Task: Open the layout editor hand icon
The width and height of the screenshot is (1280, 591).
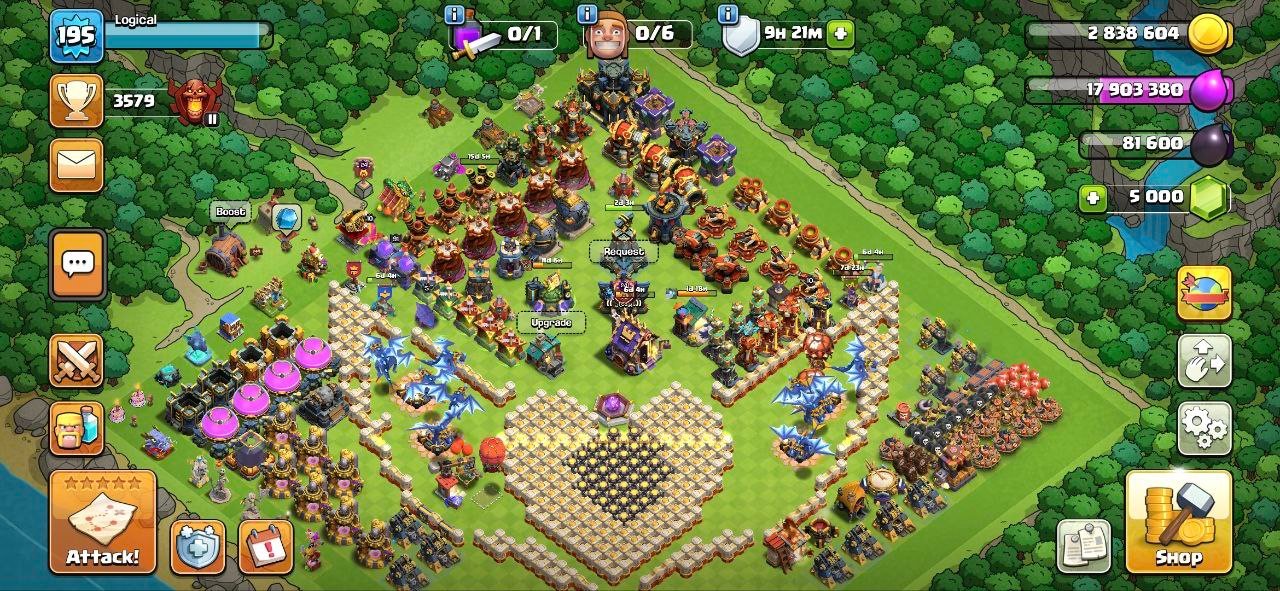Action: tap(1203, 361)
